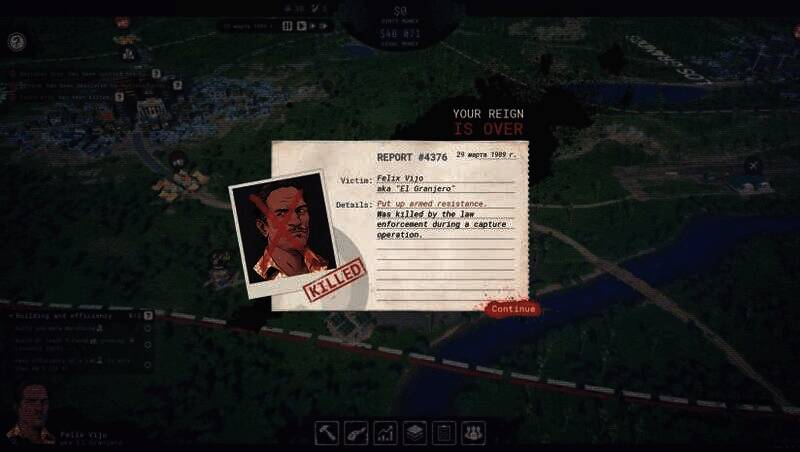Open the people group panel
Image resolution: width=800 pixels, height=452 pixels.
[473, 432]
